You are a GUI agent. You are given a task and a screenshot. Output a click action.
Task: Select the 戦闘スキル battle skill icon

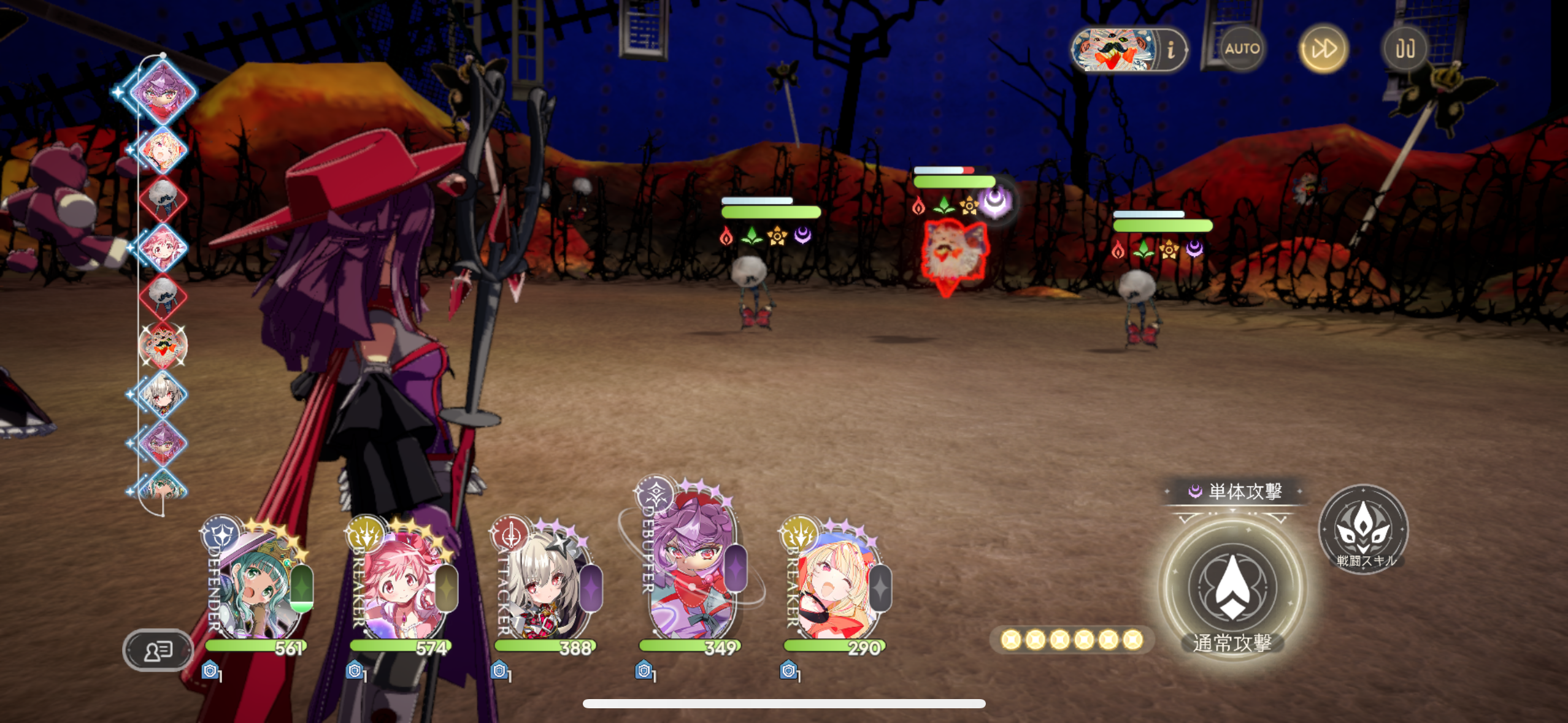click(x=1363, y=532)
